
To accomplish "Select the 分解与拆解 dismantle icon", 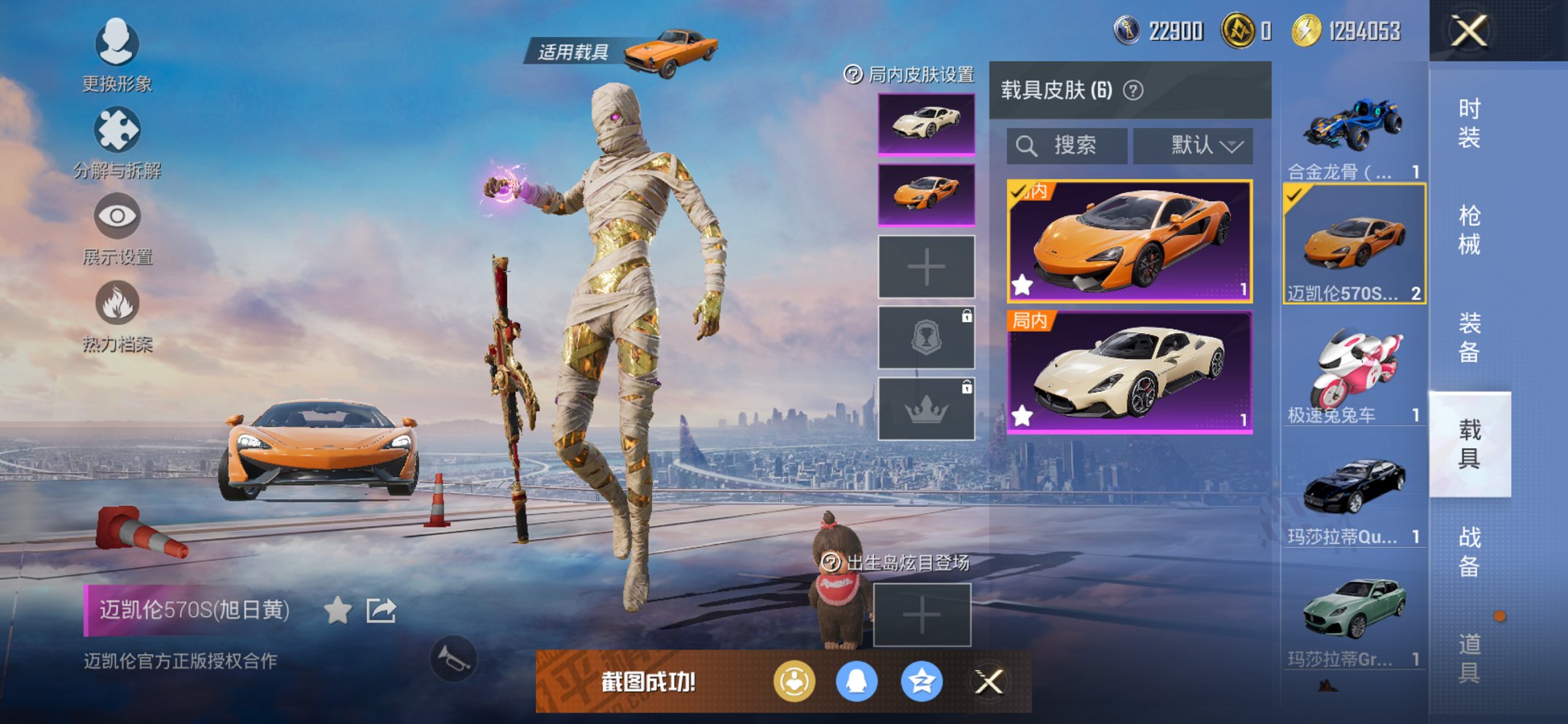I will [x=117, y=142].
